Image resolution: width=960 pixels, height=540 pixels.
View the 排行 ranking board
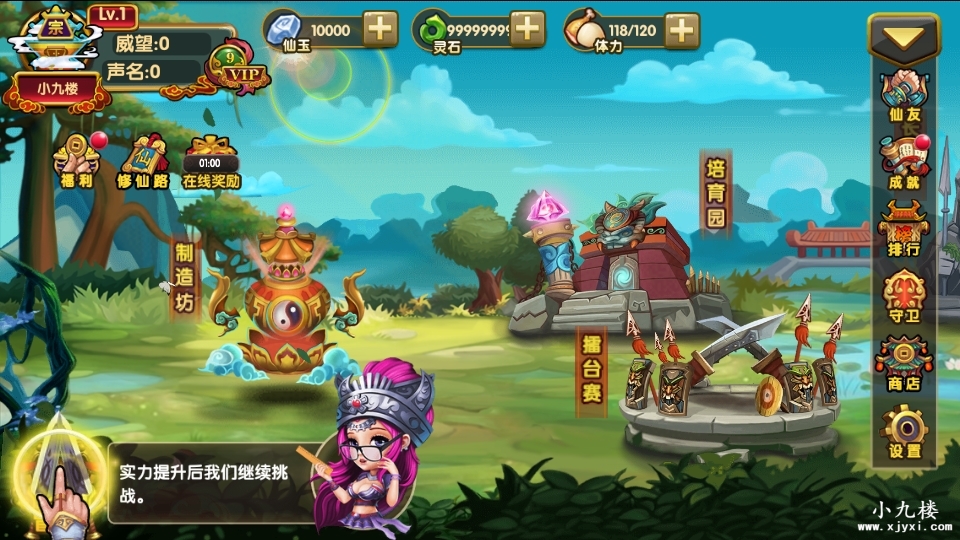point(904,230)
